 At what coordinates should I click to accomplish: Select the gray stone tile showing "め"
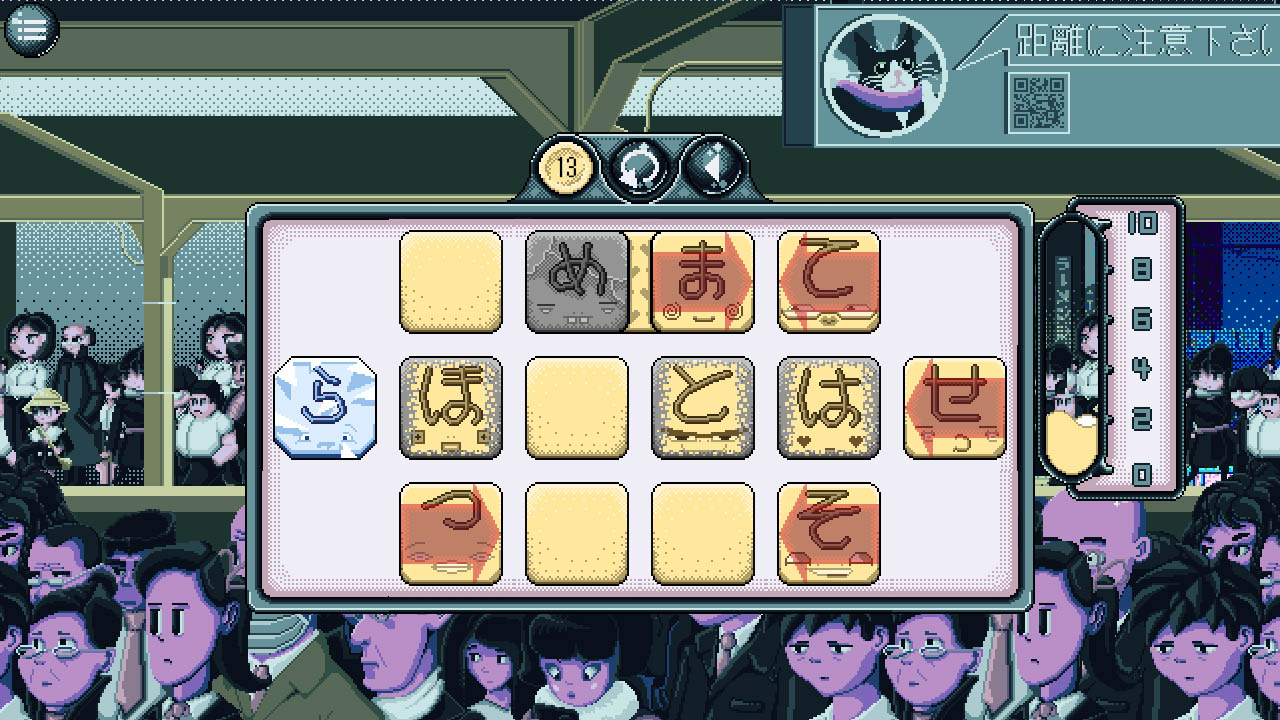[577, 281]
